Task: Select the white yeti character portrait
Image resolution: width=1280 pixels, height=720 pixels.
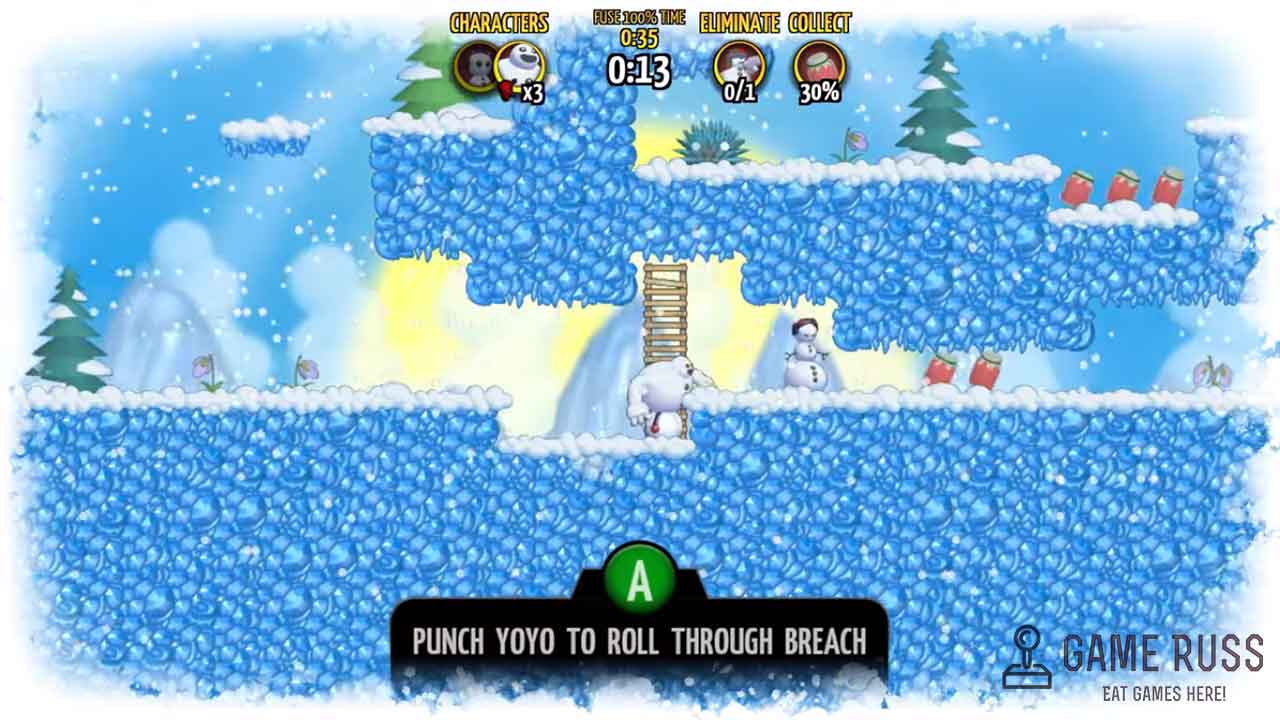Action: click(518, 66)
